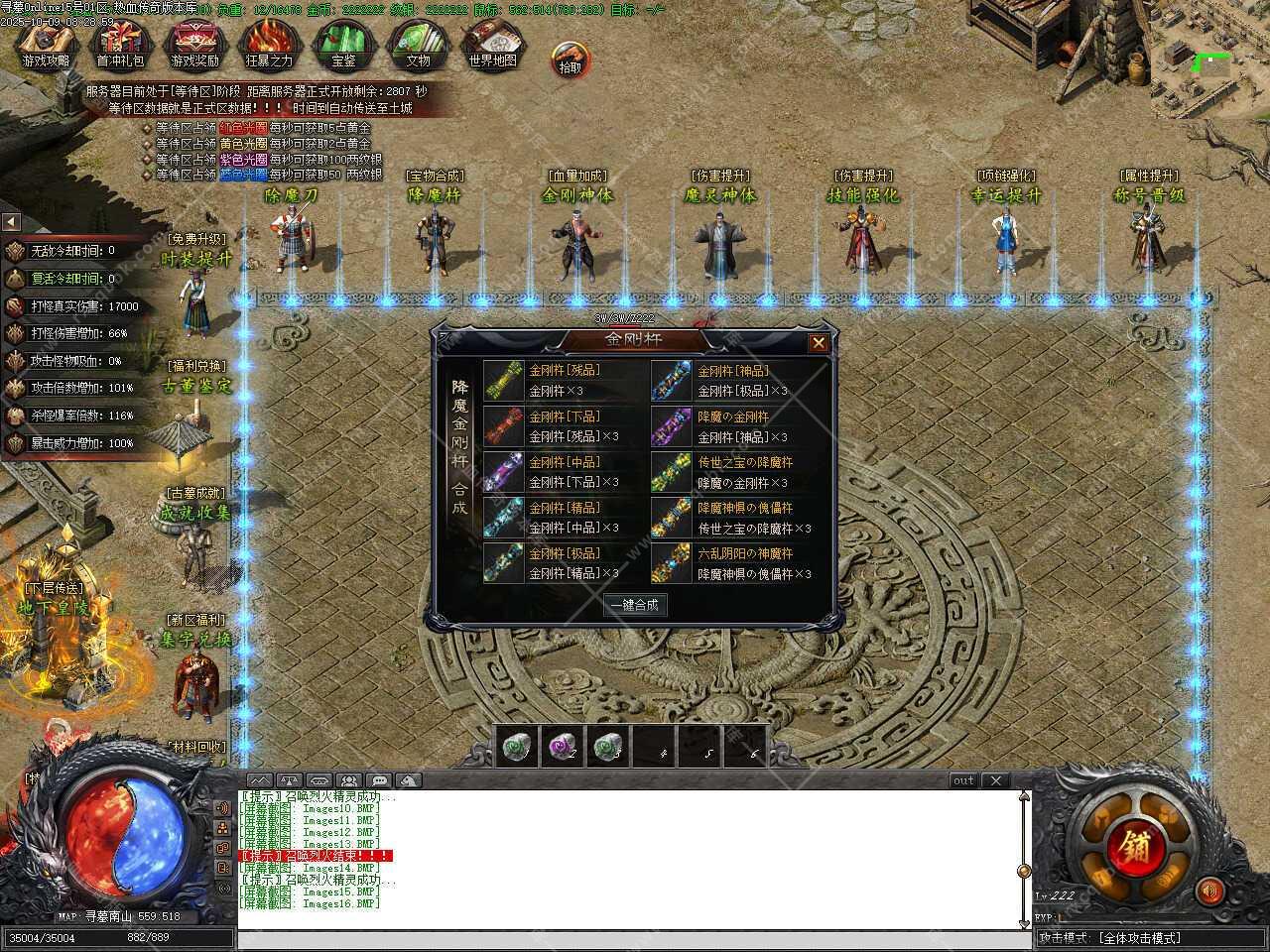Toggle the sound speaker button
The height and width of the screenshot is (952, 1270).
click(x=1208, y=891)
